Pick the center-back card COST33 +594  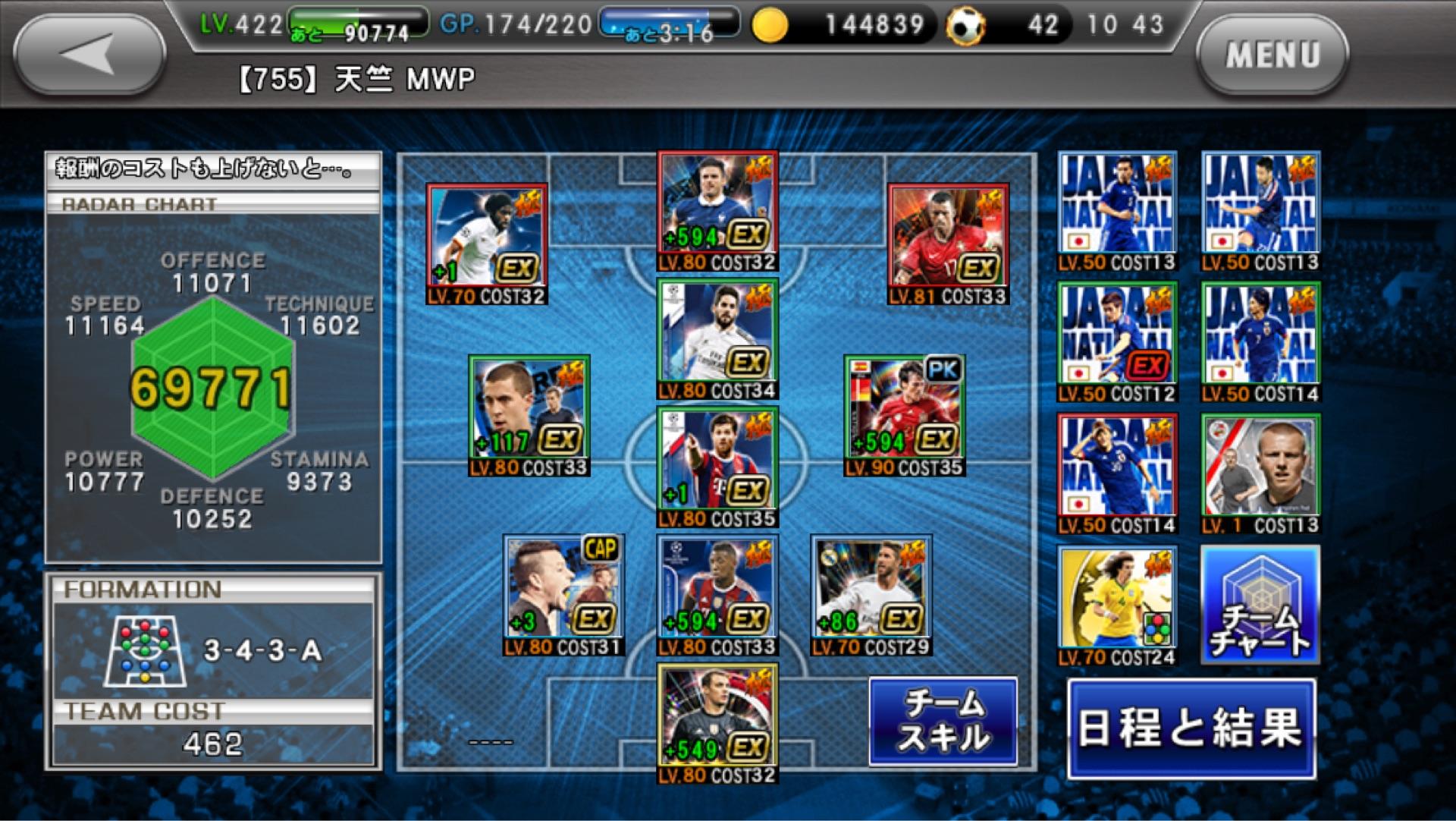pyautogui.click(x=717, y=594)
